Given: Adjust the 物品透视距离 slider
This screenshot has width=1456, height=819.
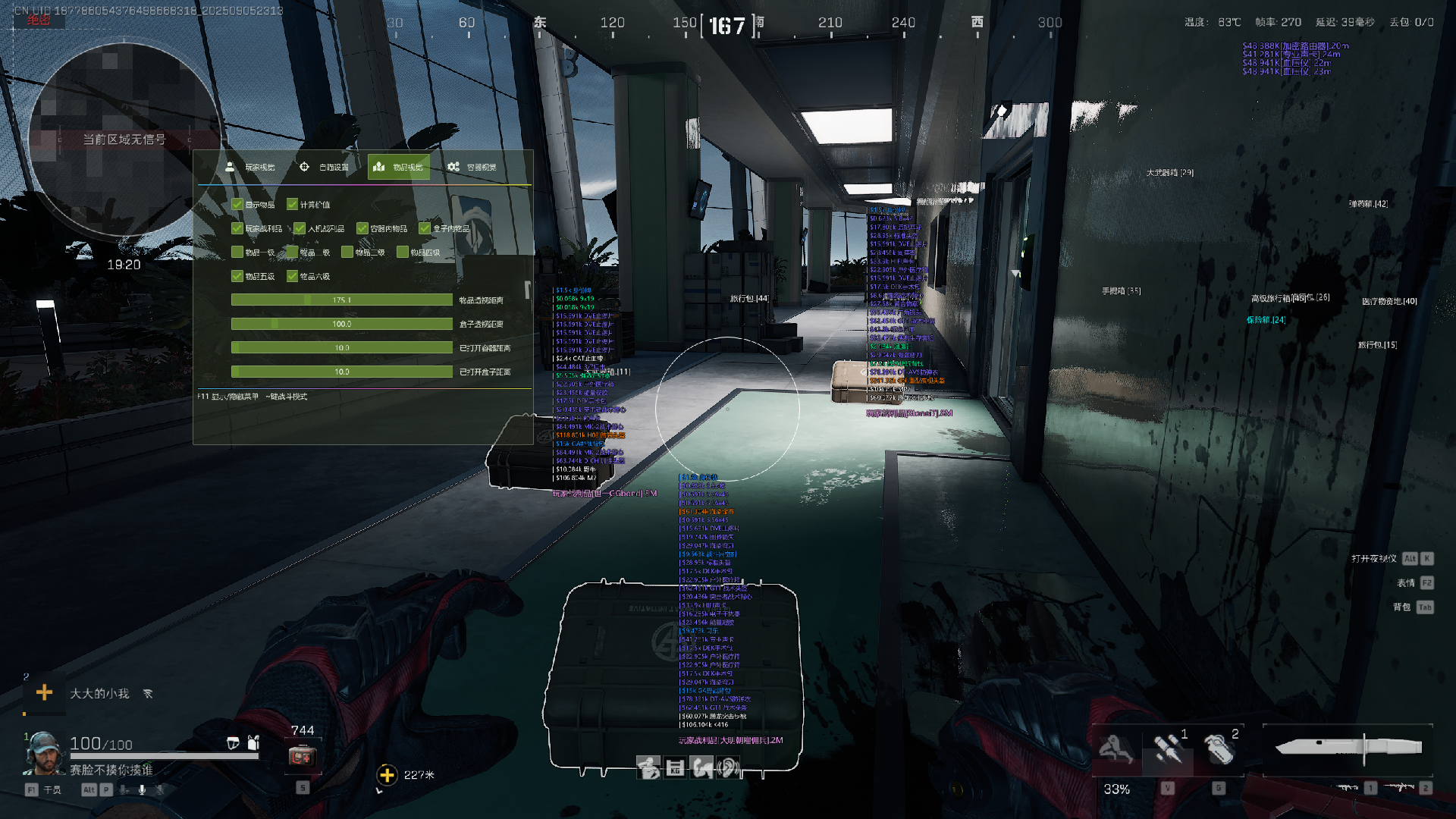Looking at the screenshot, I should tap(342, 300).
